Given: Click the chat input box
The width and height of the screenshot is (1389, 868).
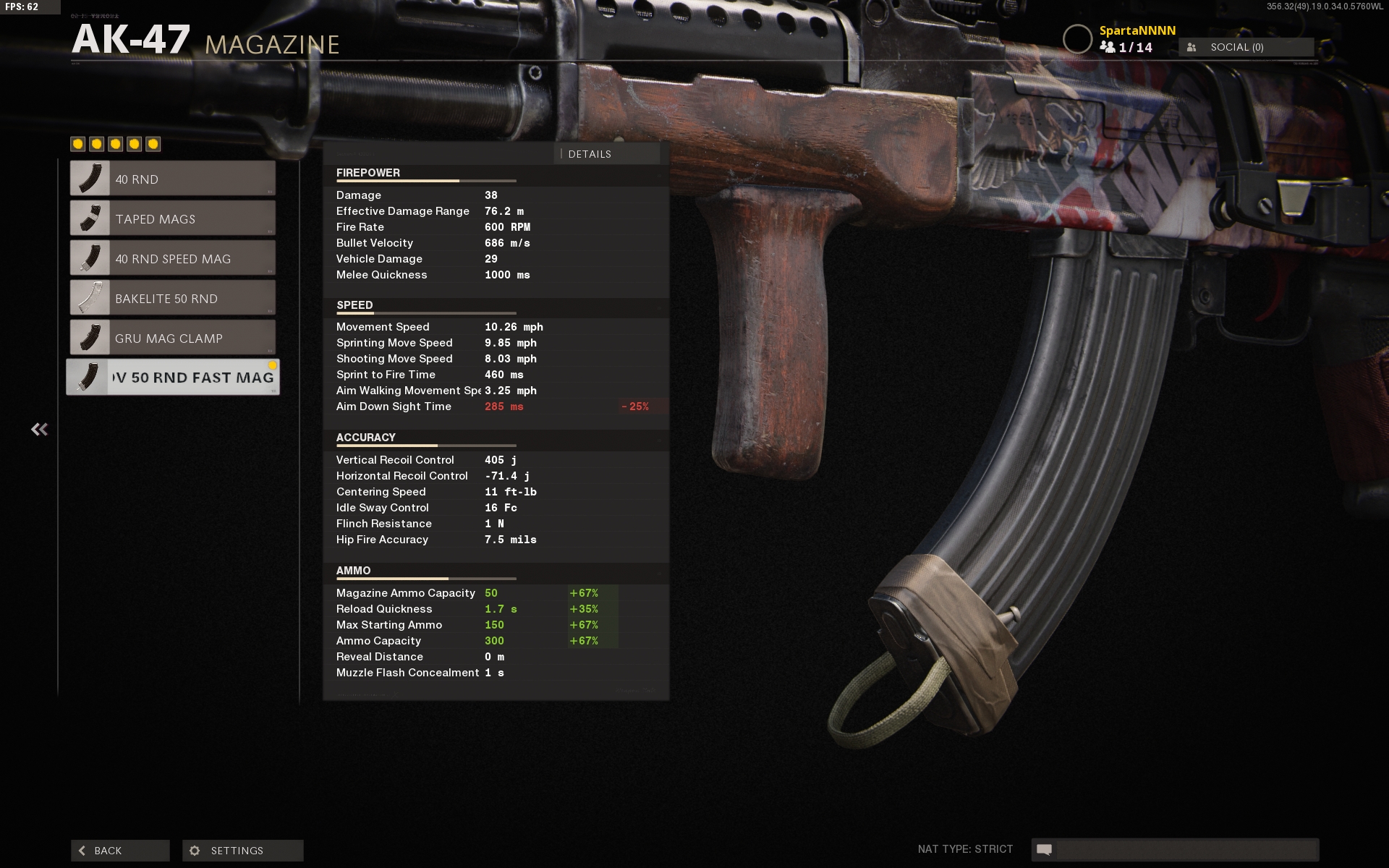Looking at the screenshot, I should tap(1185, 849).
